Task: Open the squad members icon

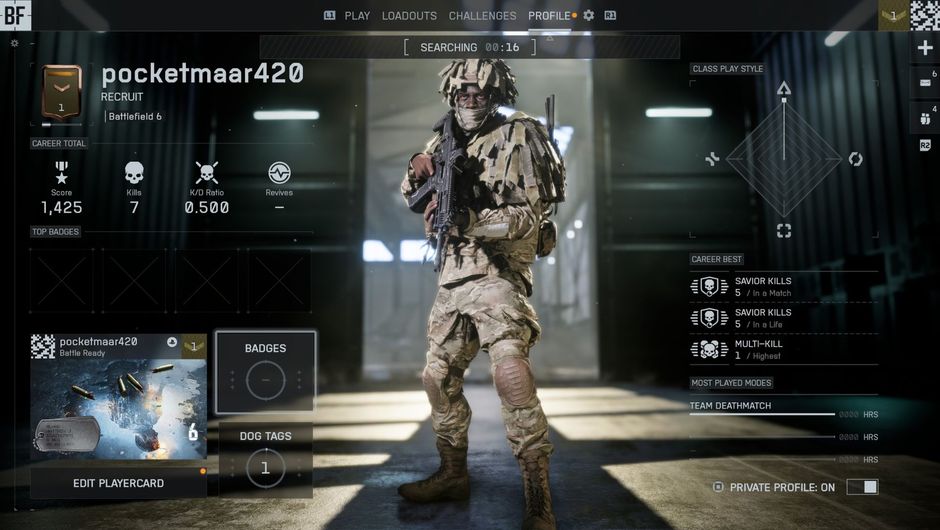Action: pyautogui.click(x=924, y=117)
